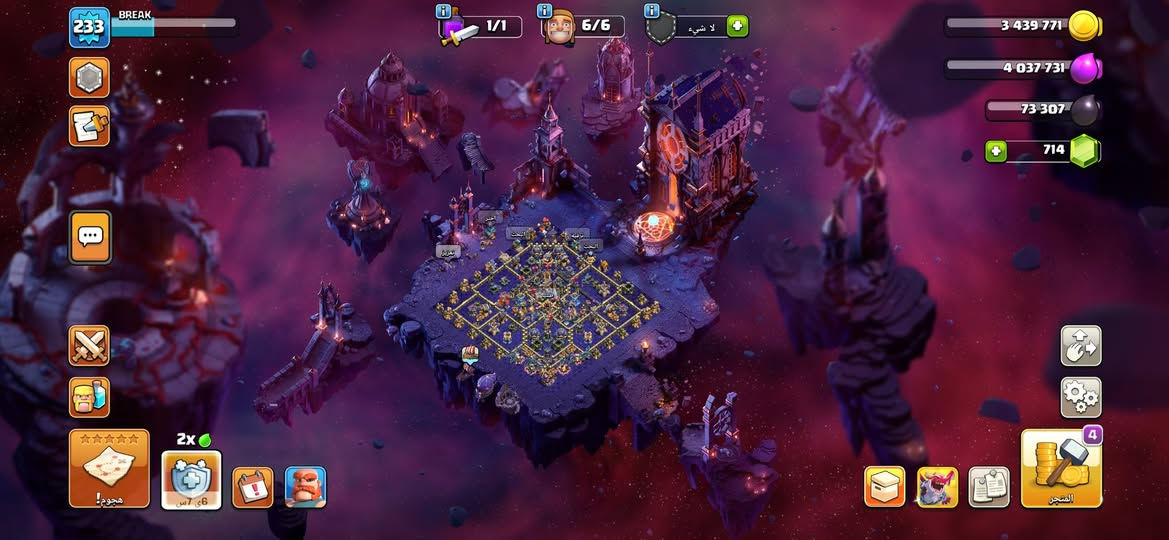This screenshot has width=1169, height=540.
Task: Open the pinned paper notes button
Action: coord(989,487)
